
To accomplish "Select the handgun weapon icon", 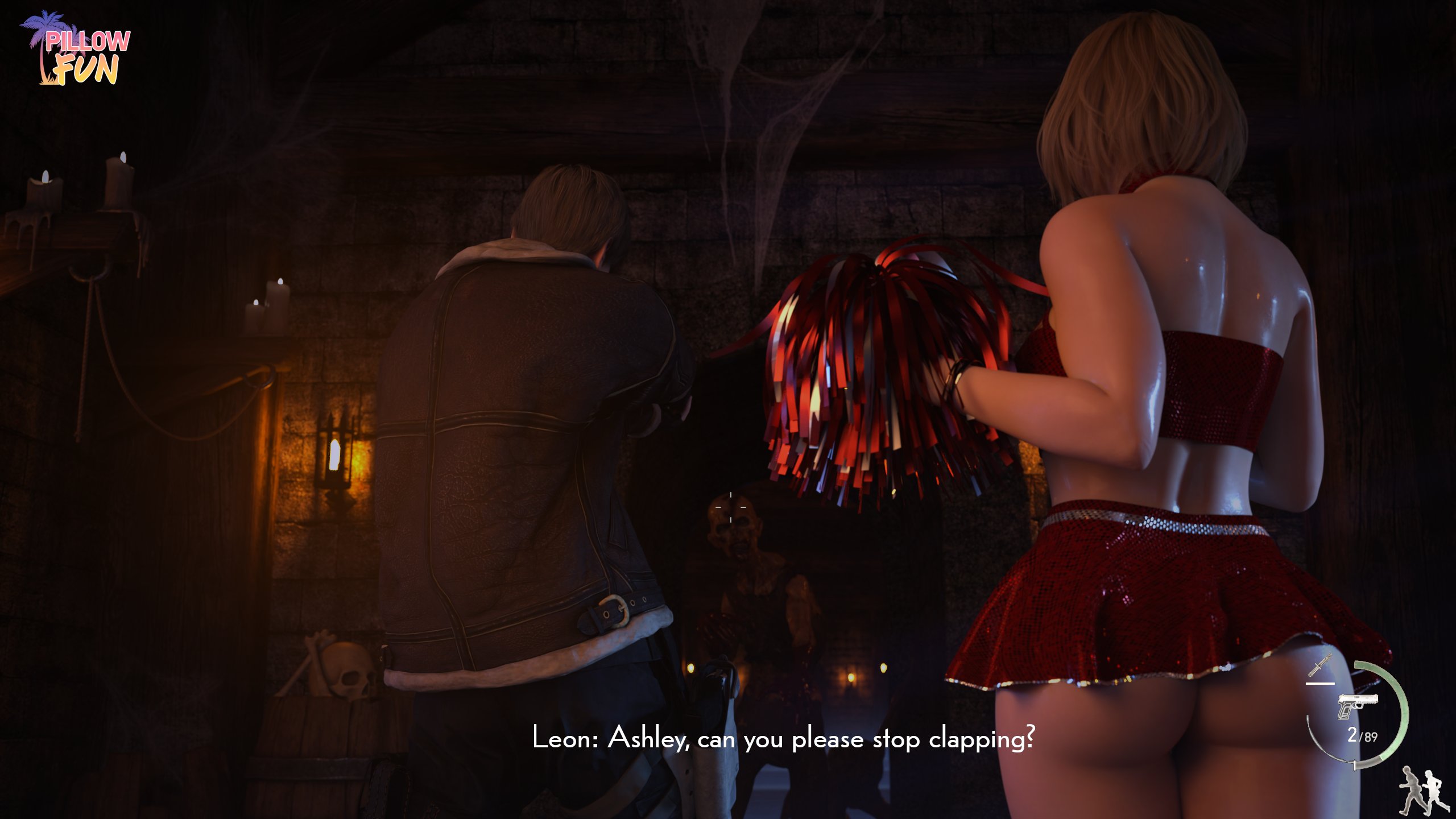I will coord(1357,706).
